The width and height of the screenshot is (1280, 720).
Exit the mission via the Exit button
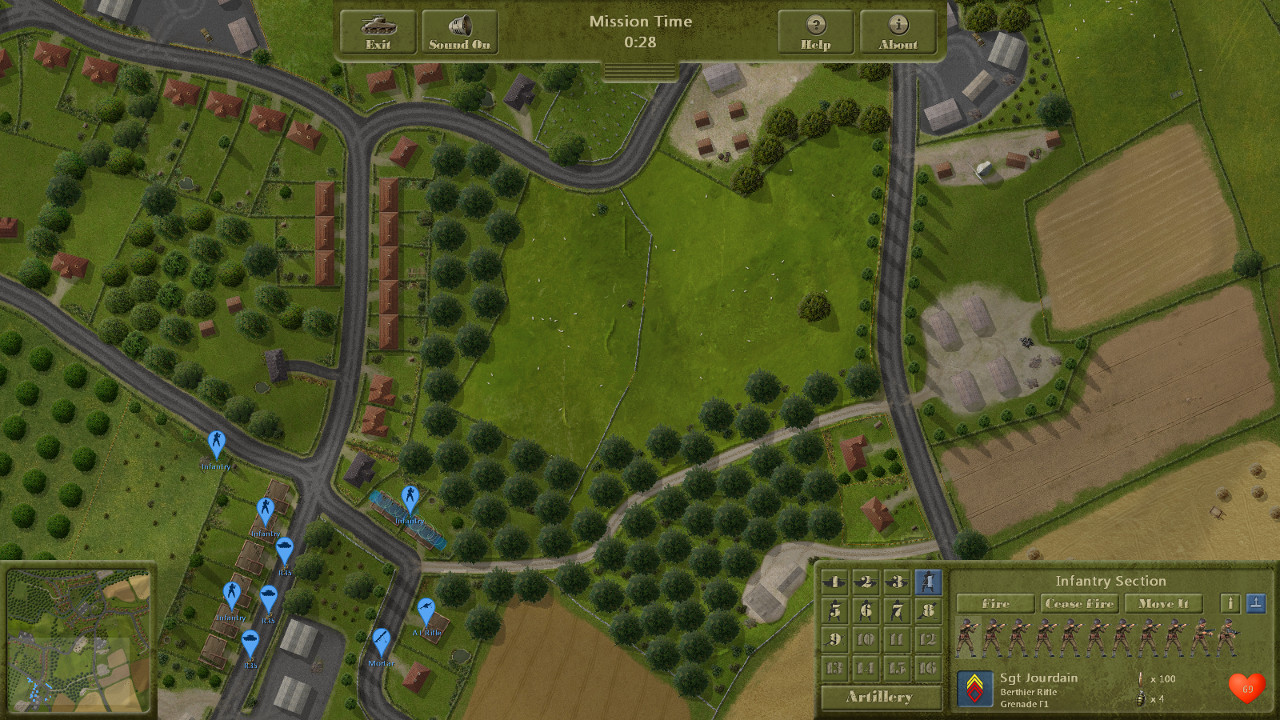(x=378, y=32)
